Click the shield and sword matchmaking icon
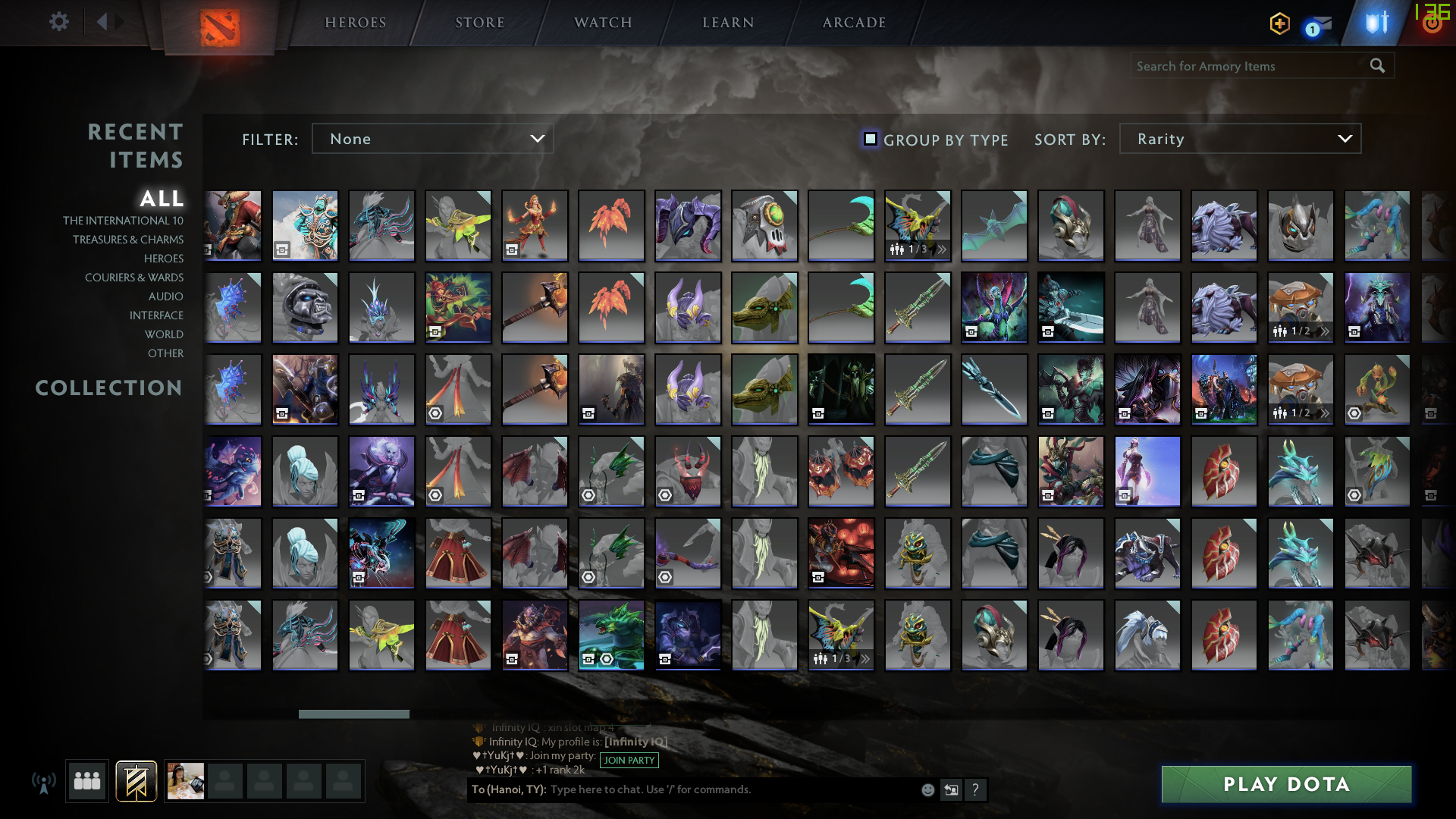This screenshot has width=1456, height=819. (1378, 24)
